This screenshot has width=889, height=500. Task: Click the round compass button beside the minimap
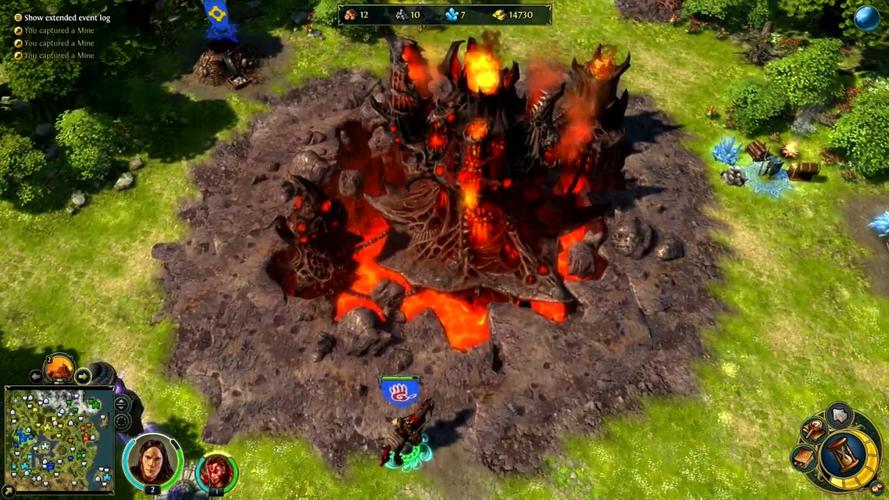pos(122,421)
